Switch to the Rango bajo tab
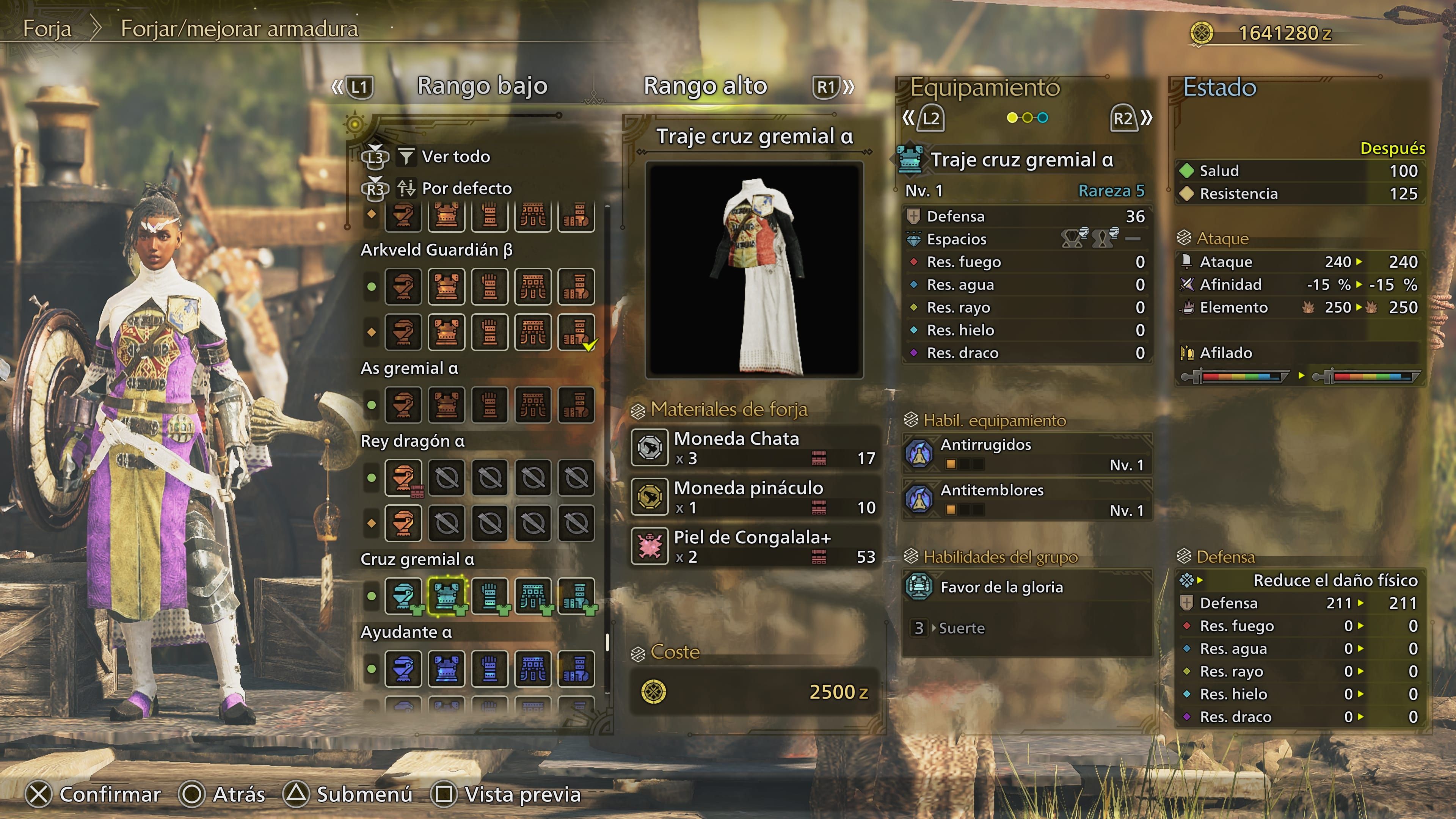 click(x=482, y=86)
